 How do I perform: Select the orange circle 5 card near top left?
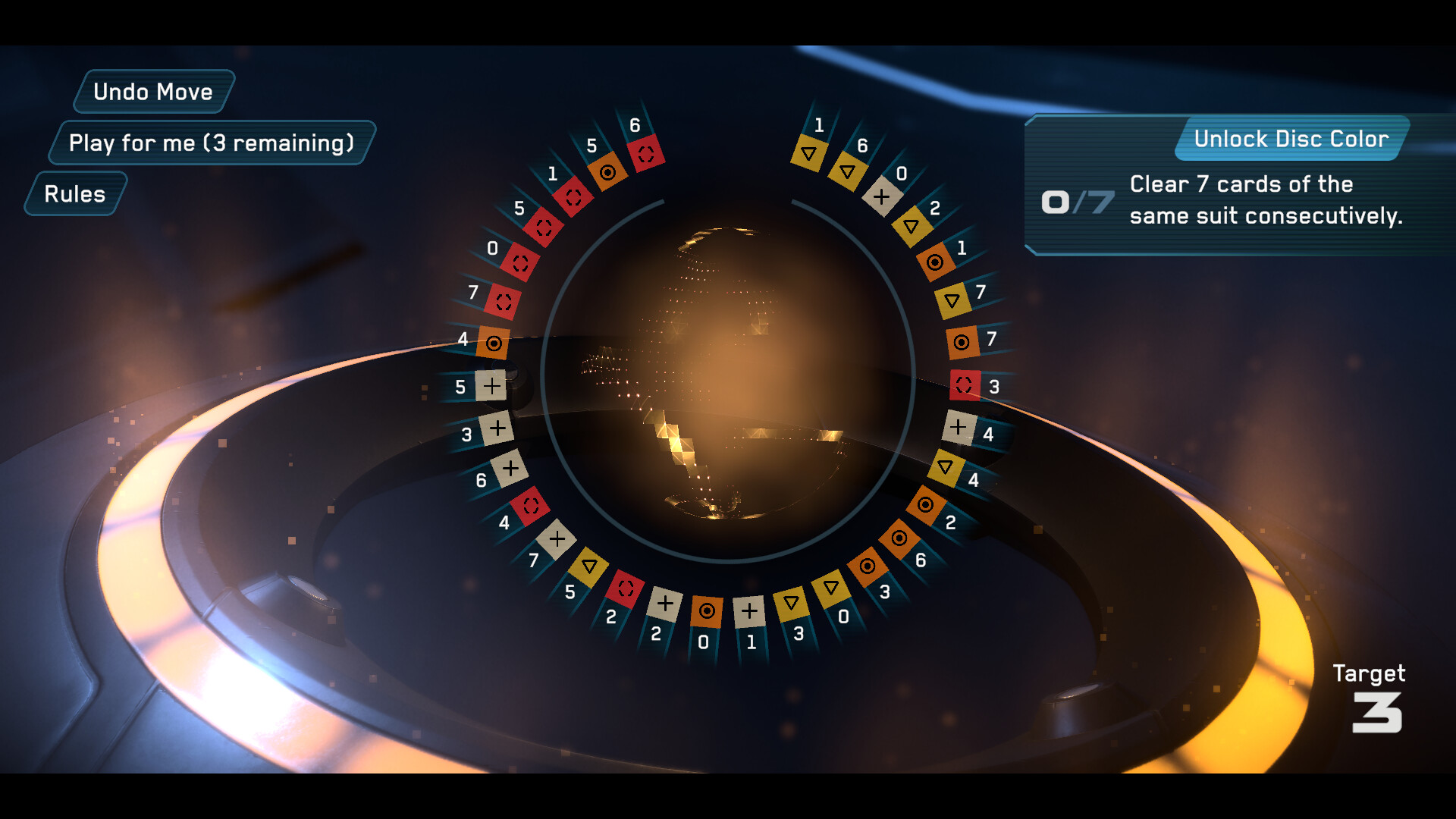click(x=607, y=173)
